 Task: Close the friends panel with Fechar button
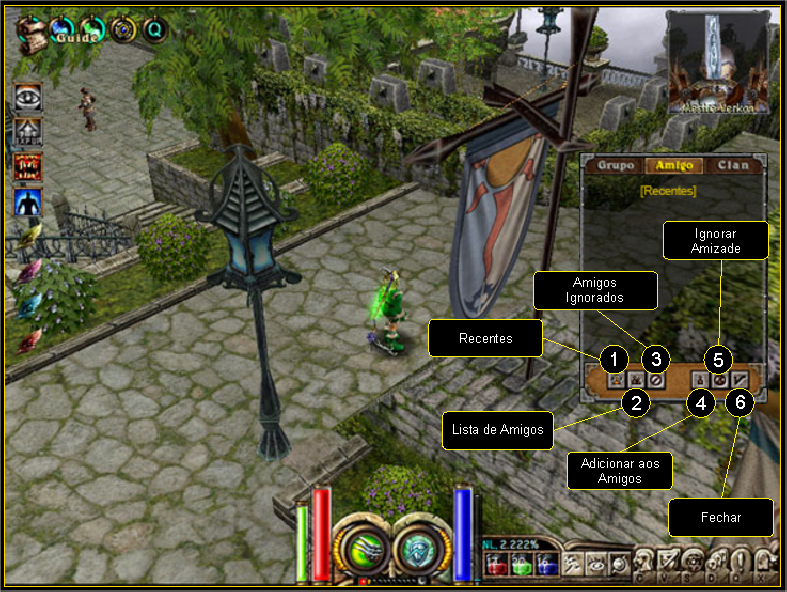739,379
